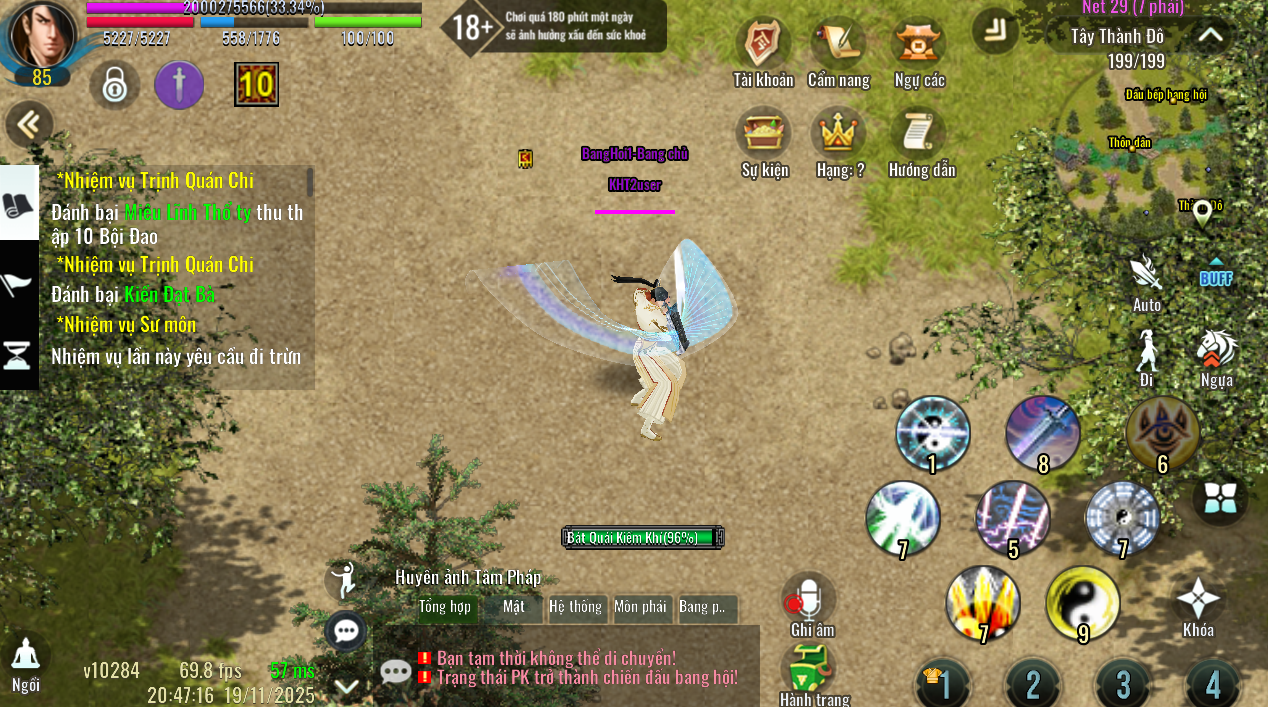Image resolution: width=1268 pixels, height=707 pixels.
Task: Open the Ngự các shop
Action: tap(919, 46)
